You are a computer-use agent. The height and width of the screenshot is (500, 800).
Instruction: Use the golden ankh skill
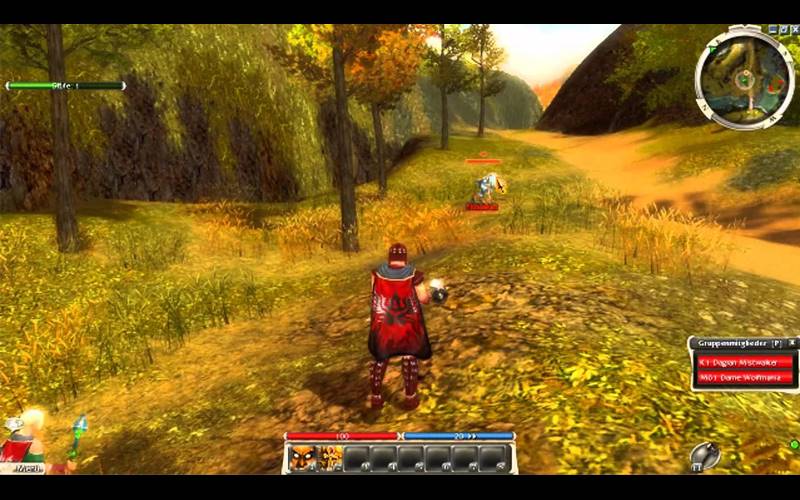[x=330, y=458]
